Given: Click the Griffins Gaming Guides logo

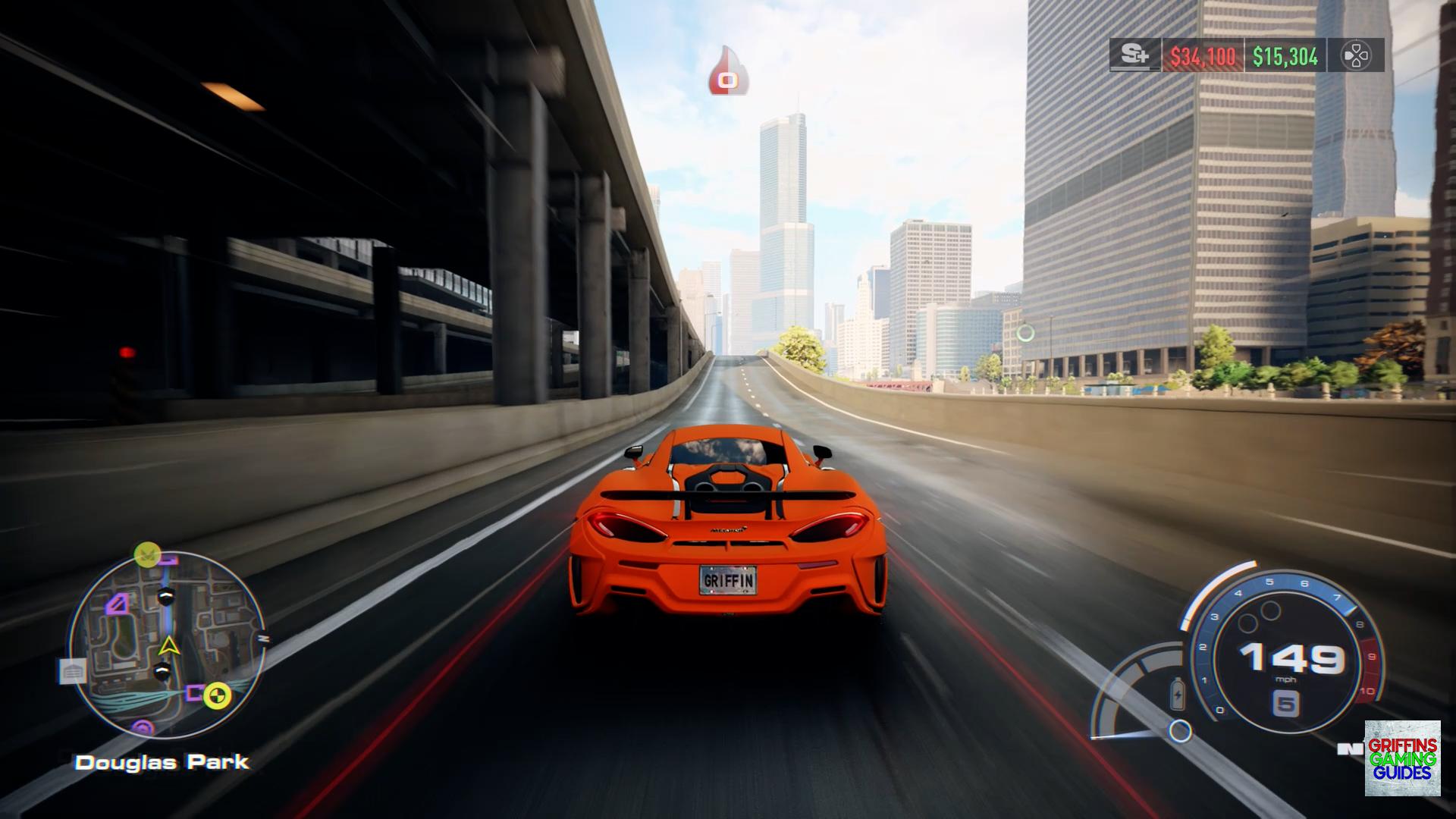Looking at the screenshot, I should (1402, 758).
